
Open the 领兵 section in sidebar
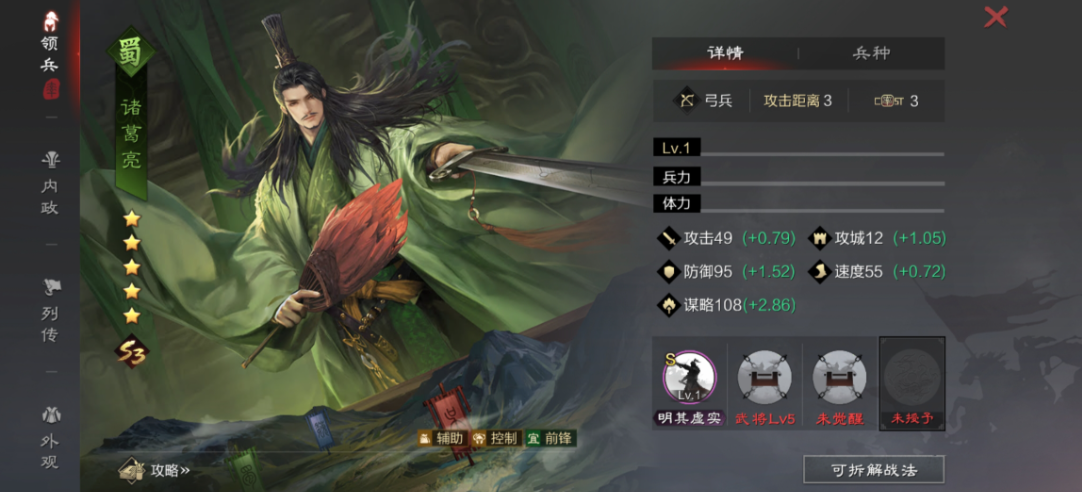[x=50, y=54]
